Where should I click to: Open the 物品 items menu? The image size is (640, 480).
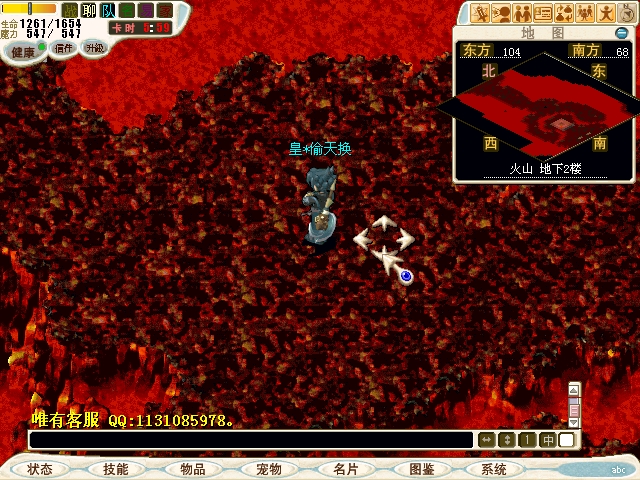[192, 469]
